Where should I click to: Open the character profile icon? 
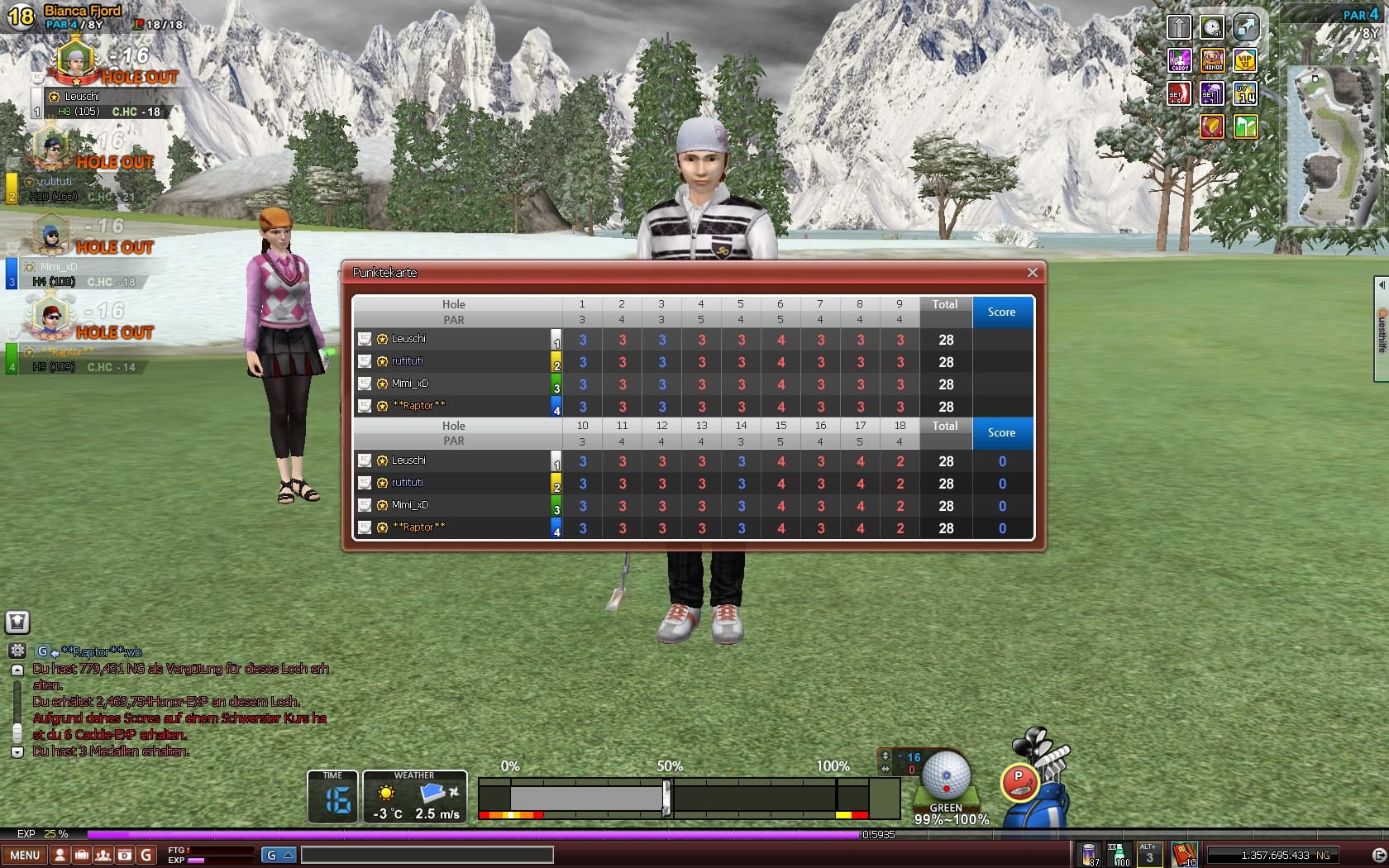click(60, 855)
